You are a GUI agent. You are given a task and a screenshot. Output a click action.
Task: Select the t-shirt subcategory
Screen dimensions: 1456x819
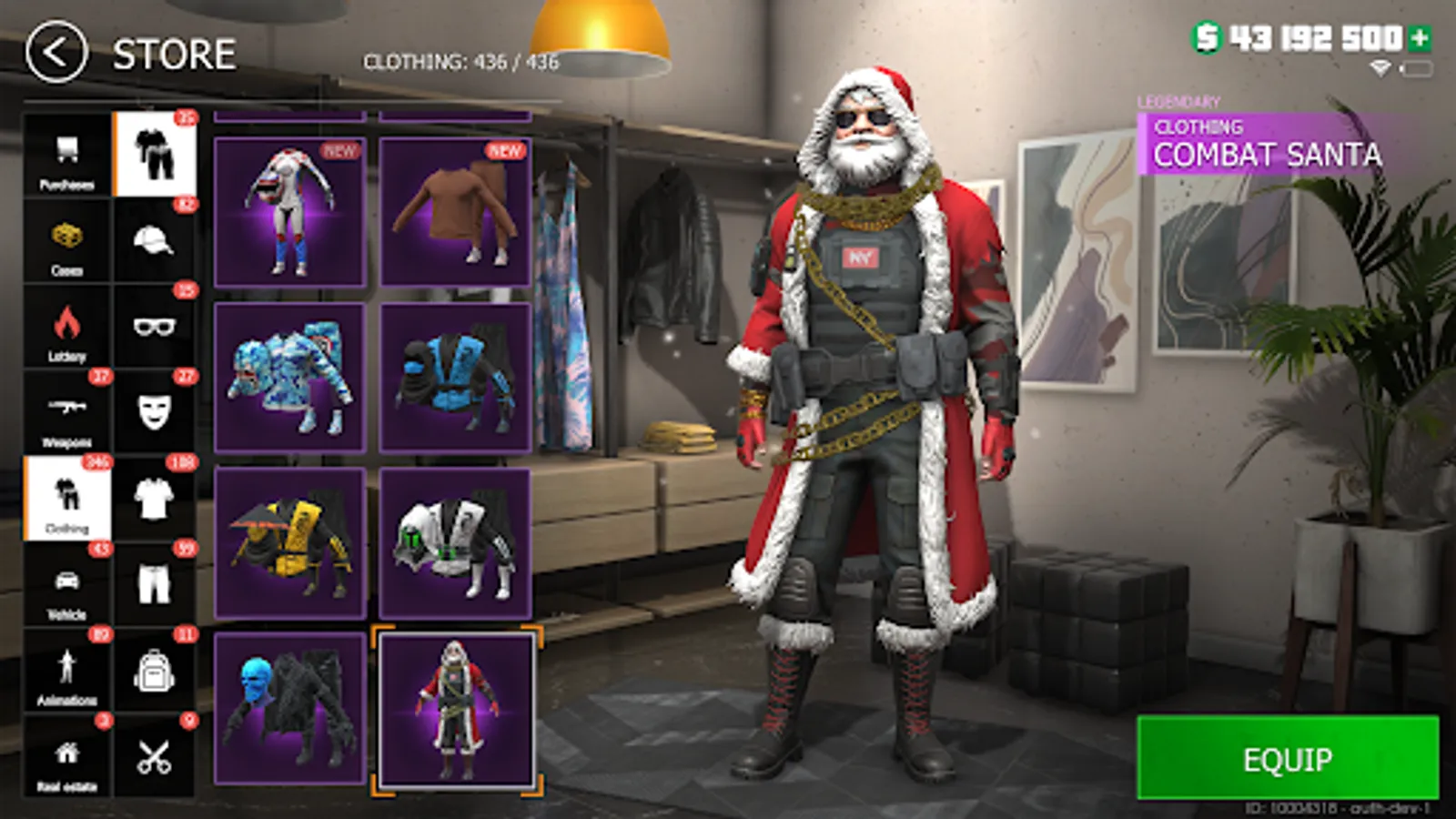(155, 496)
